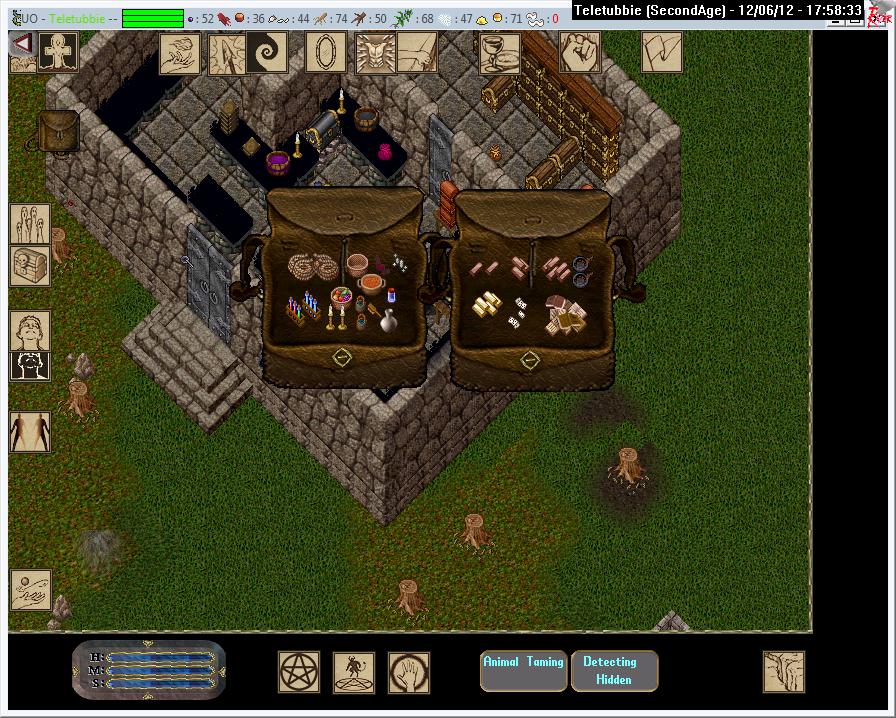This screenshot has width=896, height=718.
Task: Activate the goblet and plate icon
Action: (499, 52)
